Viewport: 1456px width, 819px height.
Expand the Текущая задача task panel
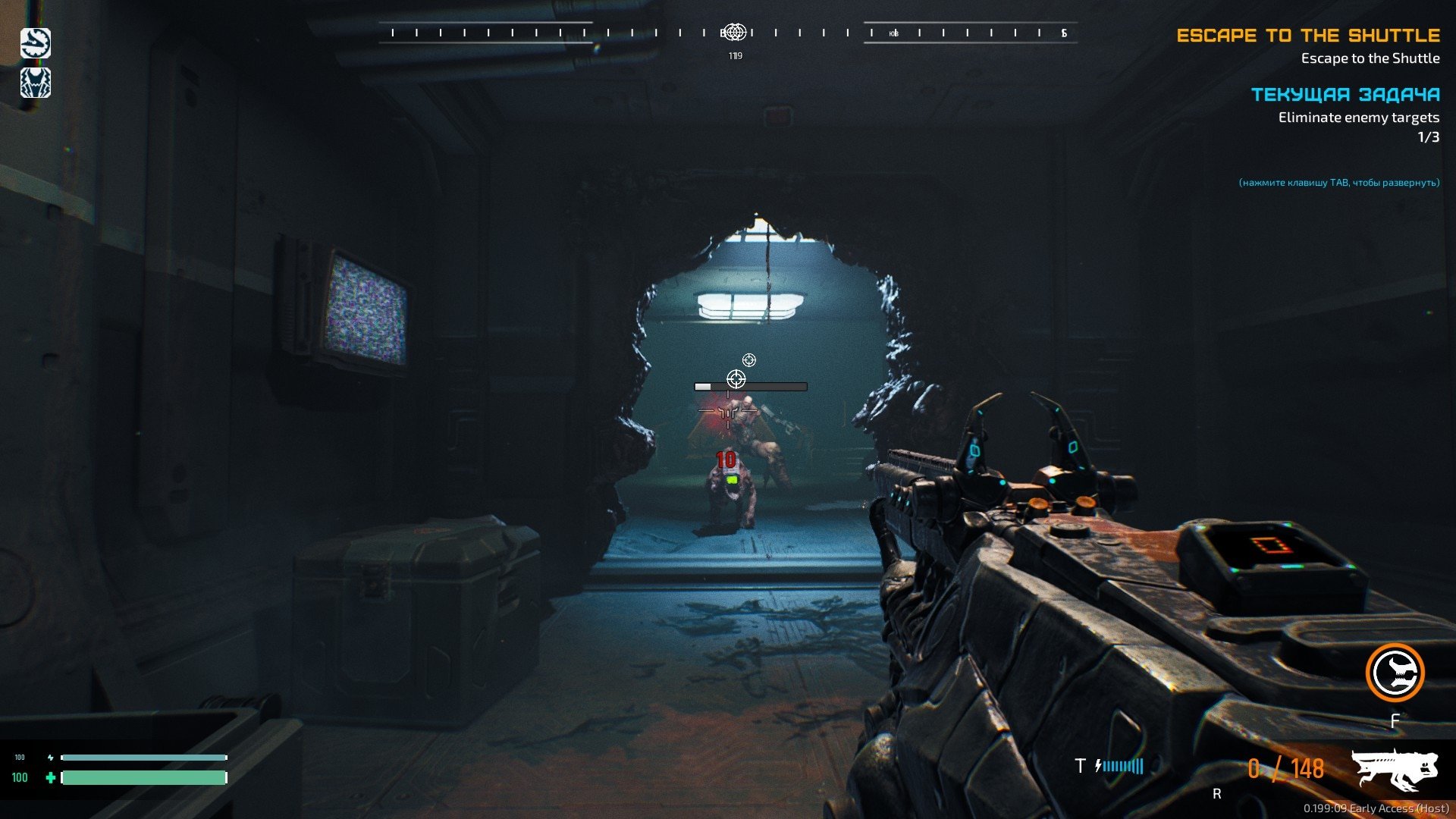[1345, 95]
